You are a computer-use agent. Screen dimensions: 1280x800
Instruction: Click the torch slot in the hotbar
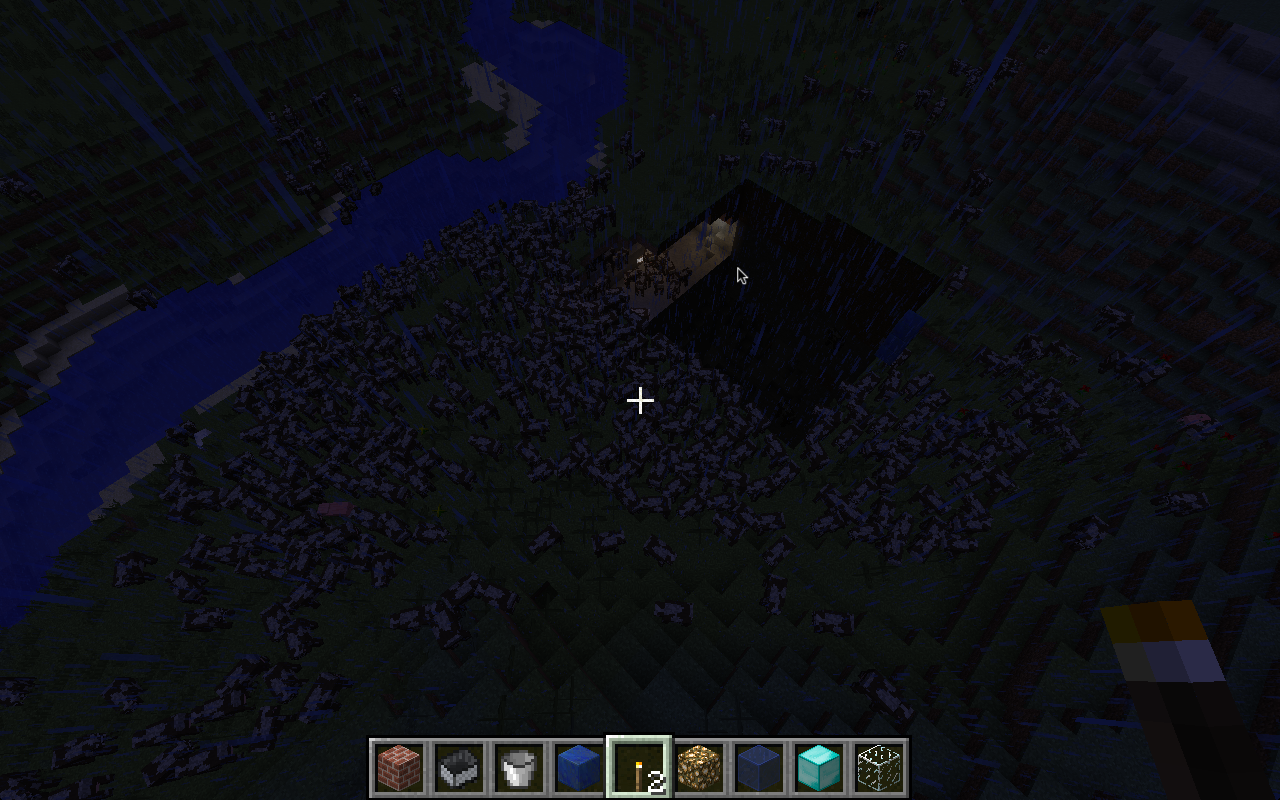[639, 768]
